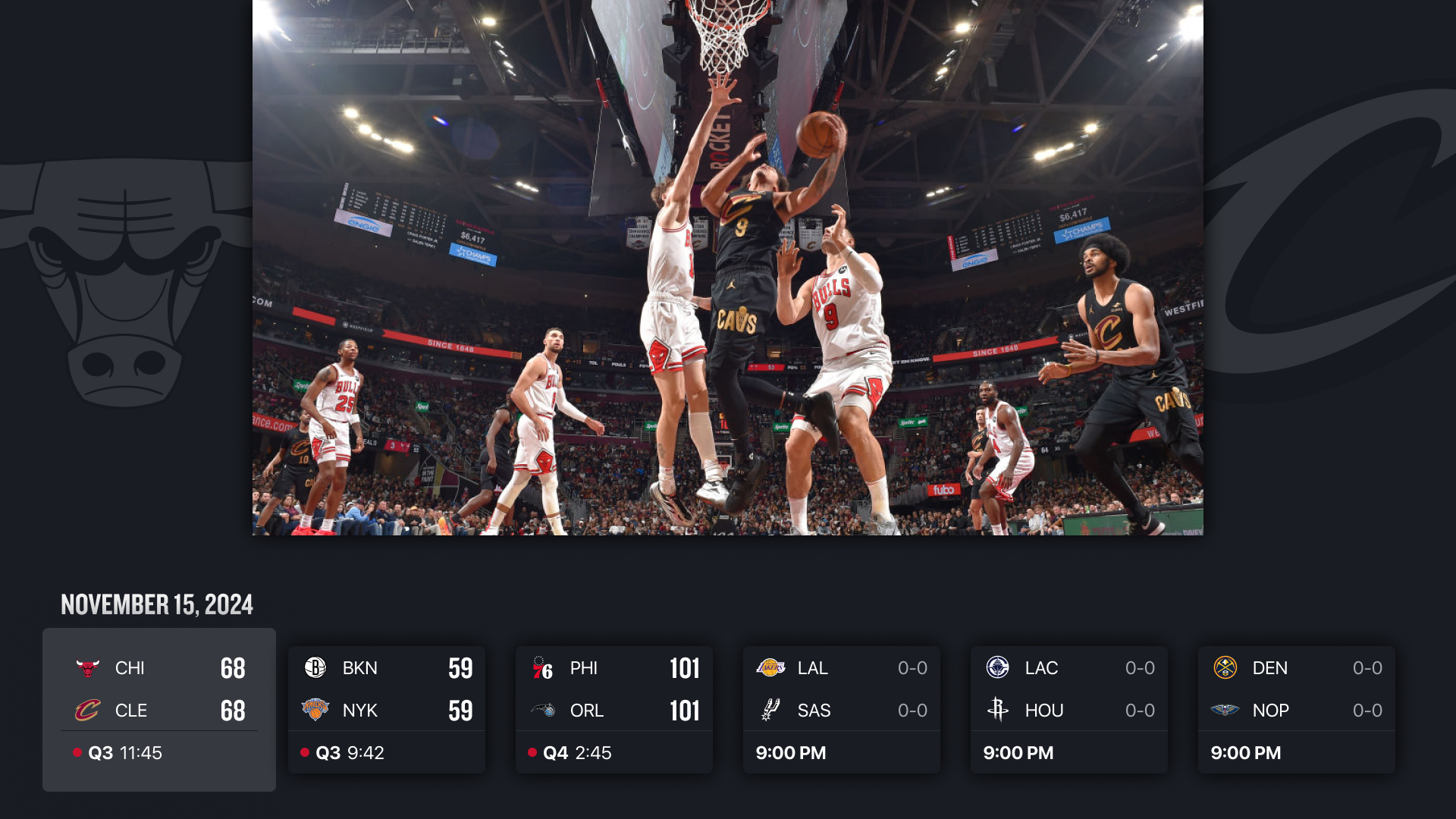Click the live game photo to watch
Screen dimensions: 1456x819
pos(727,269)
